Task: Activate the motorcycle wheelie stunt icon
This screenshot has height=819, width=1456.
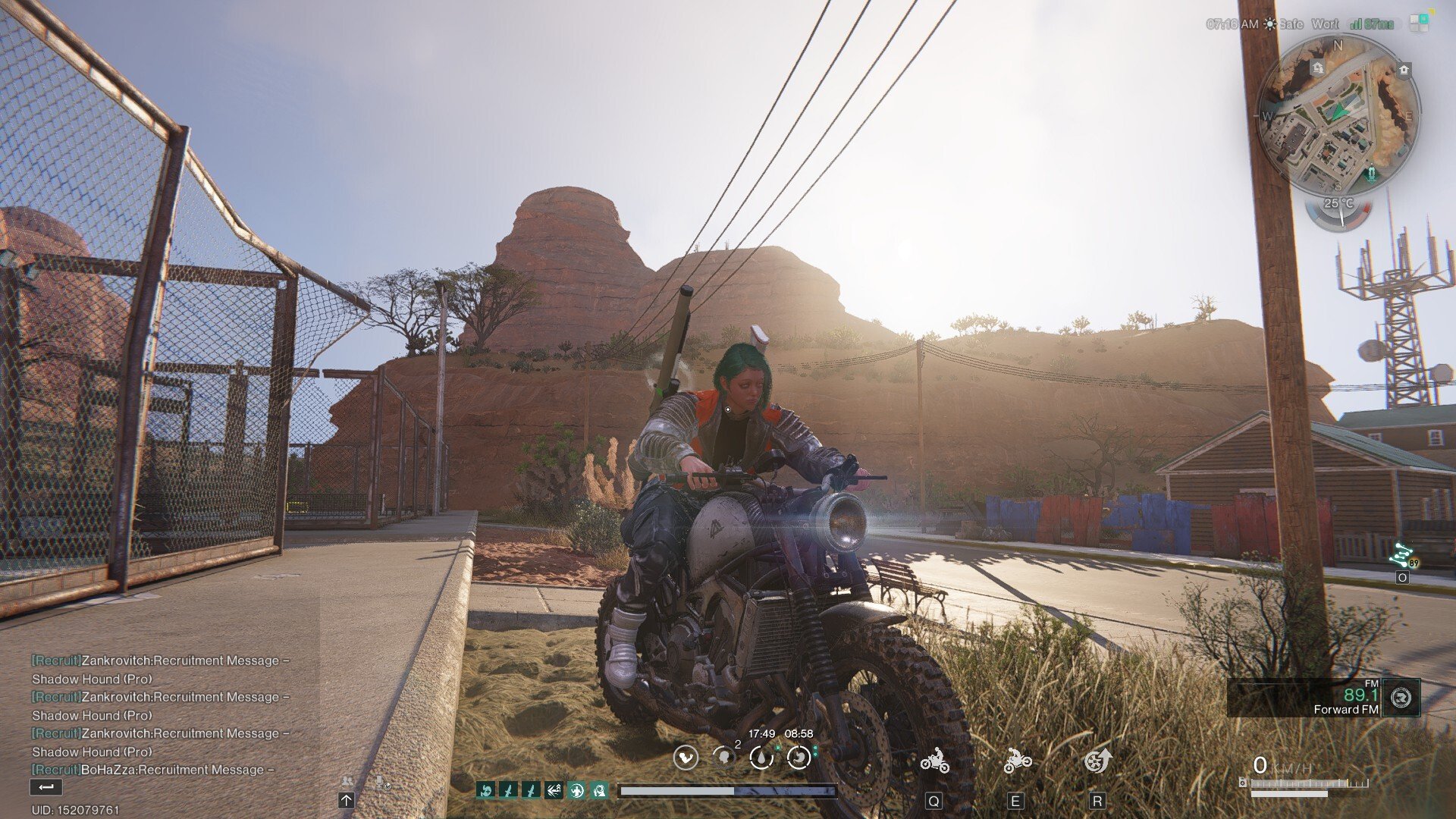Action: 1016,760
